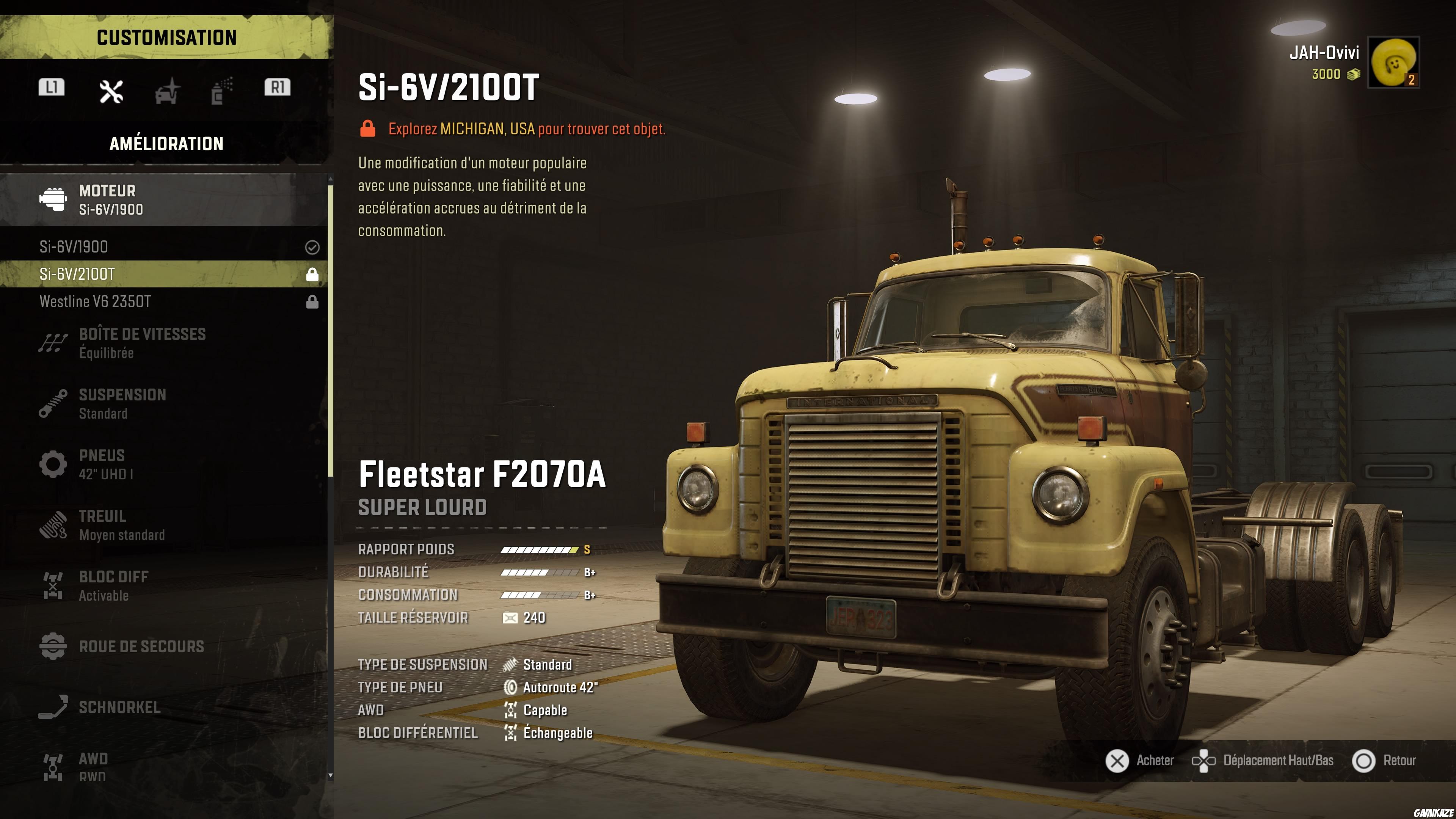Click the JAH-Ovivi player avatar
Screen dimensions: 1456x819
point(1393,62)
